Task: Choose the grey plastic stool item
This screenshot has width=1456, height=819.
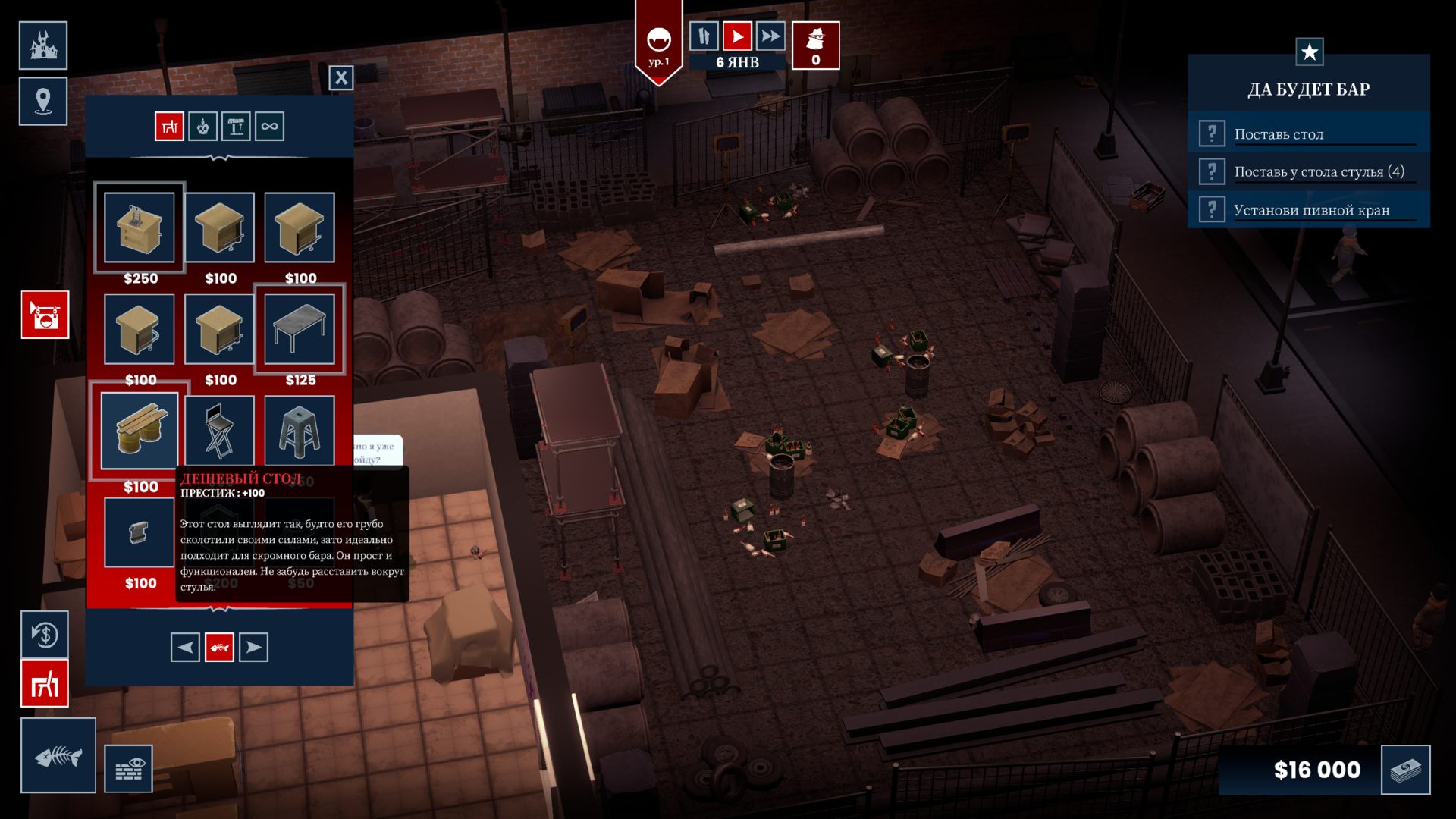Action: [x=300, y=431]
